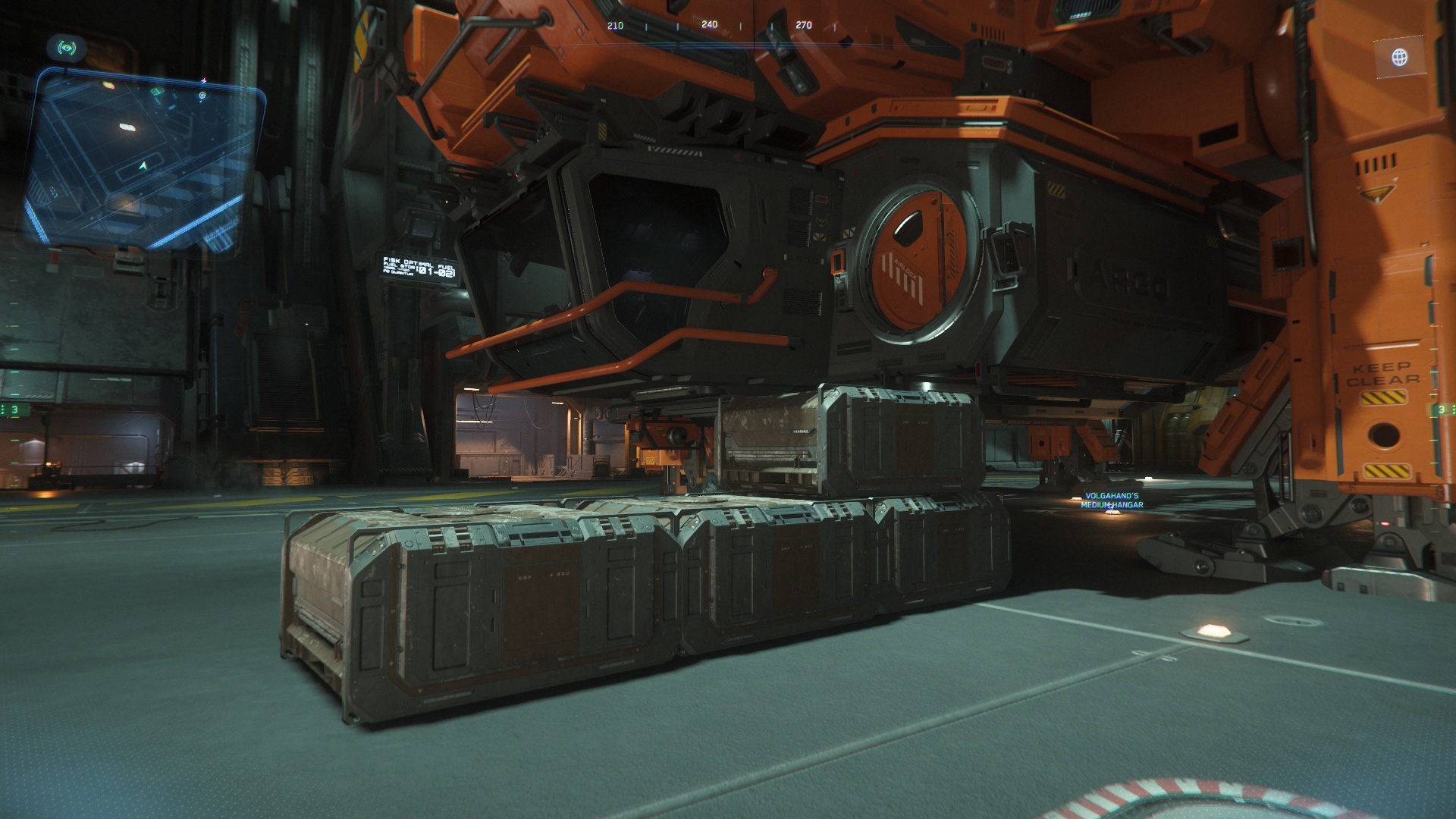This screenshot has height=819, width=1456.
Task: Click the green objective blip on the minimap
Action: [158, 93]
